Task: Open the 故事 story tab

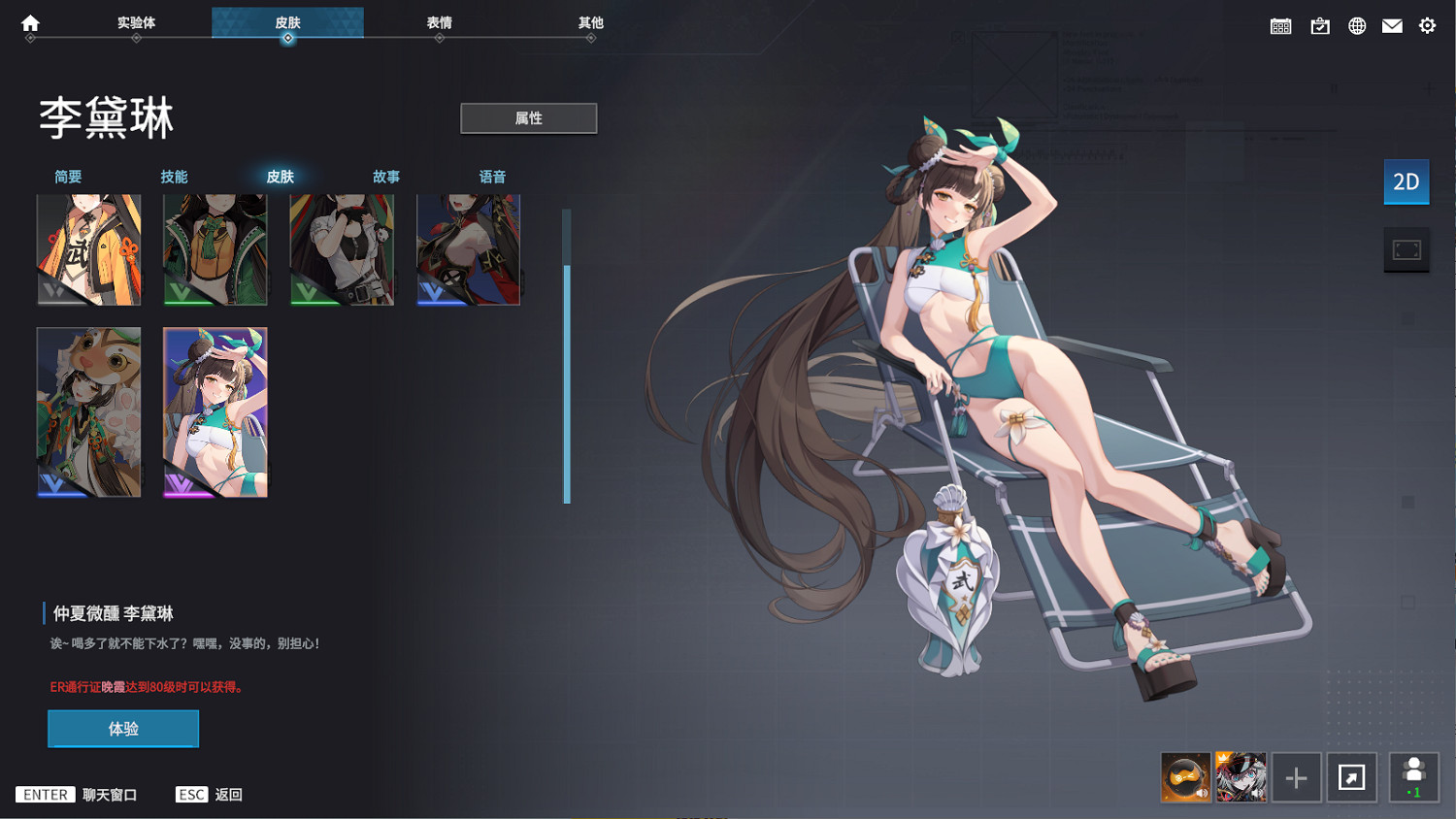Action: (x=386, y=177)
